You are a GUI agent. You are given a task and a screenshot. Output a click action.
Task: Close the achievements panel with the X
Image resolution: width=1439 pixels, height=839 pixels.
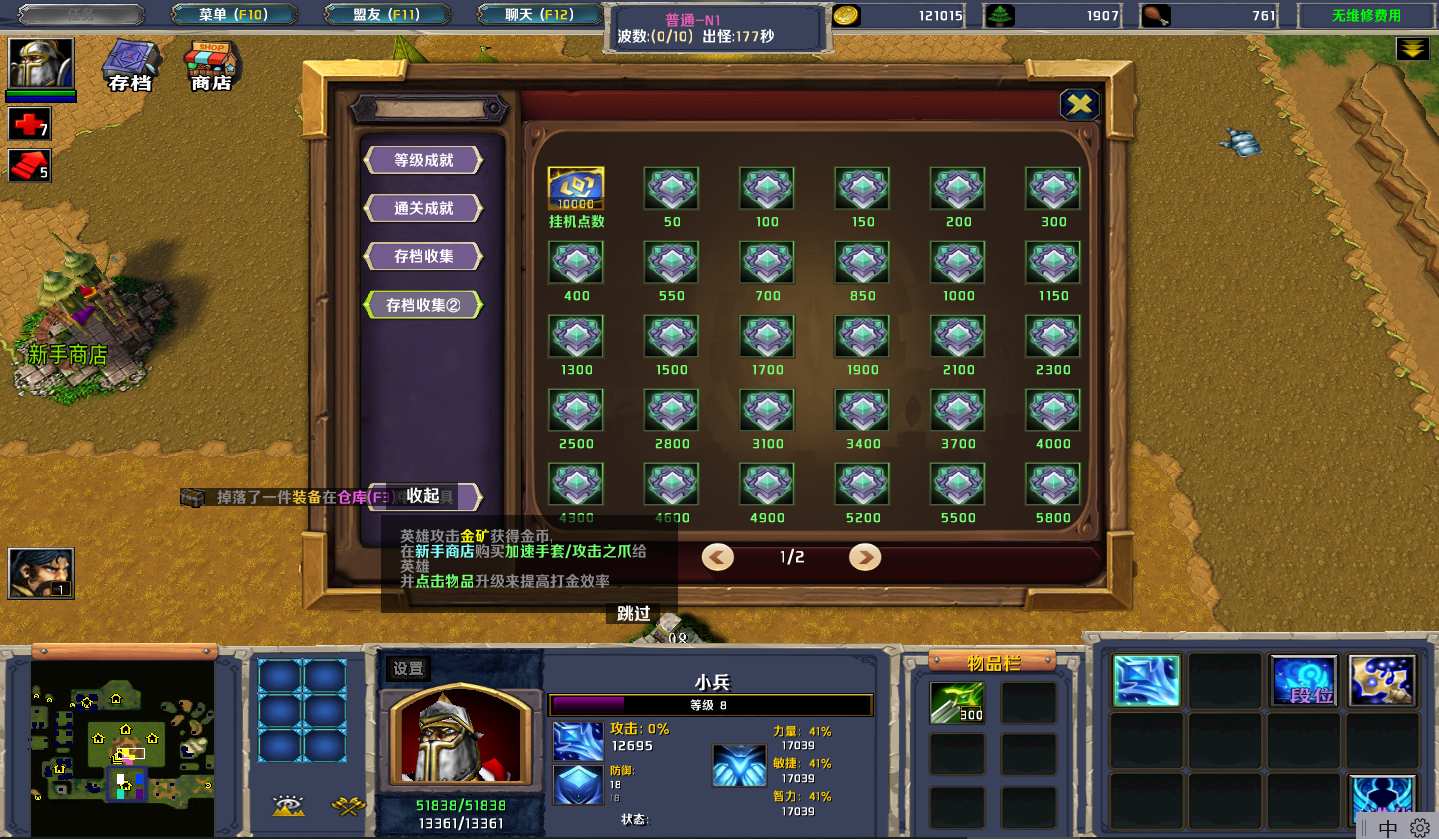(1079, 104)
